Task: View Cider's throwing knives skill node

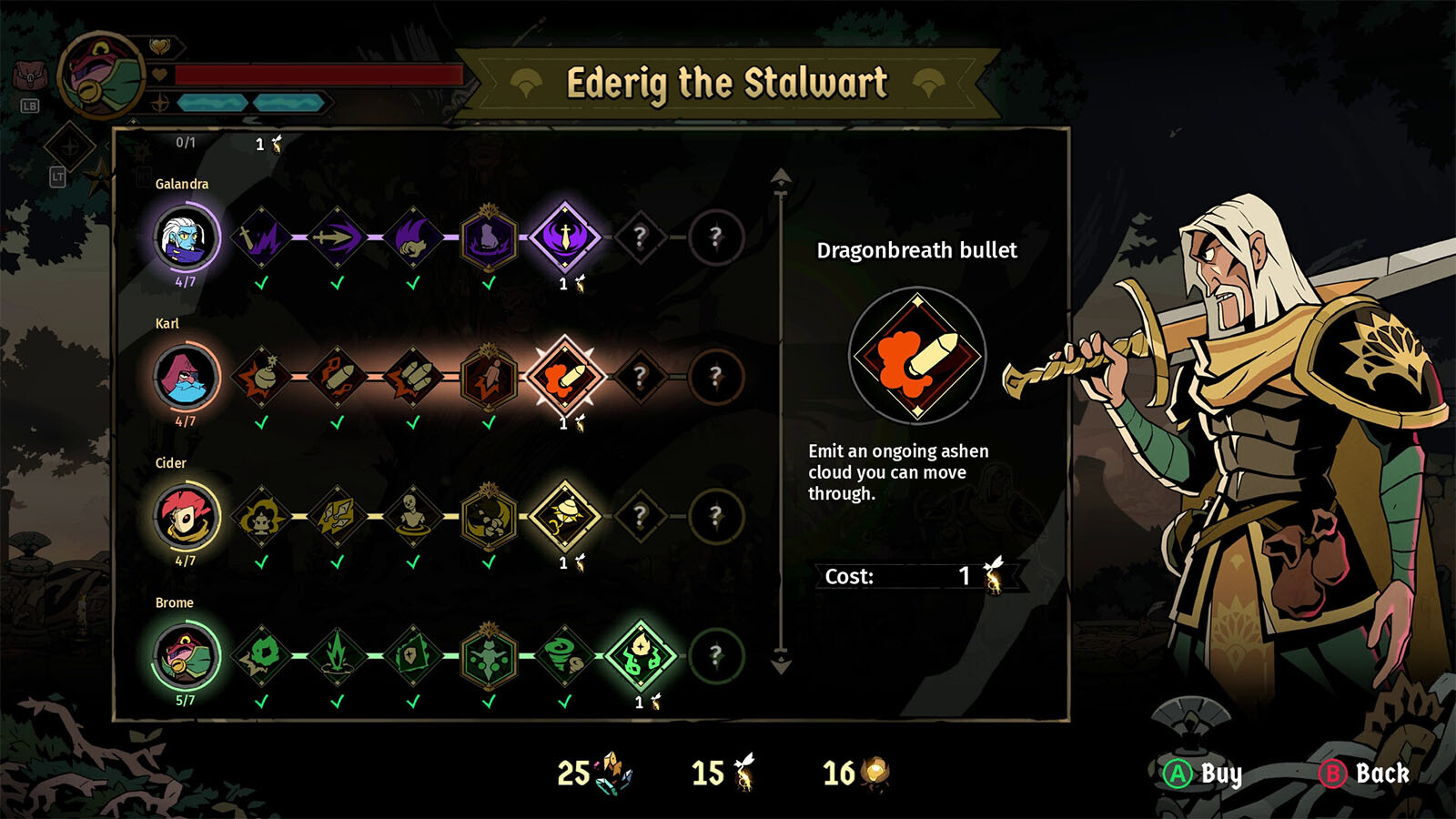Action: 338,516
